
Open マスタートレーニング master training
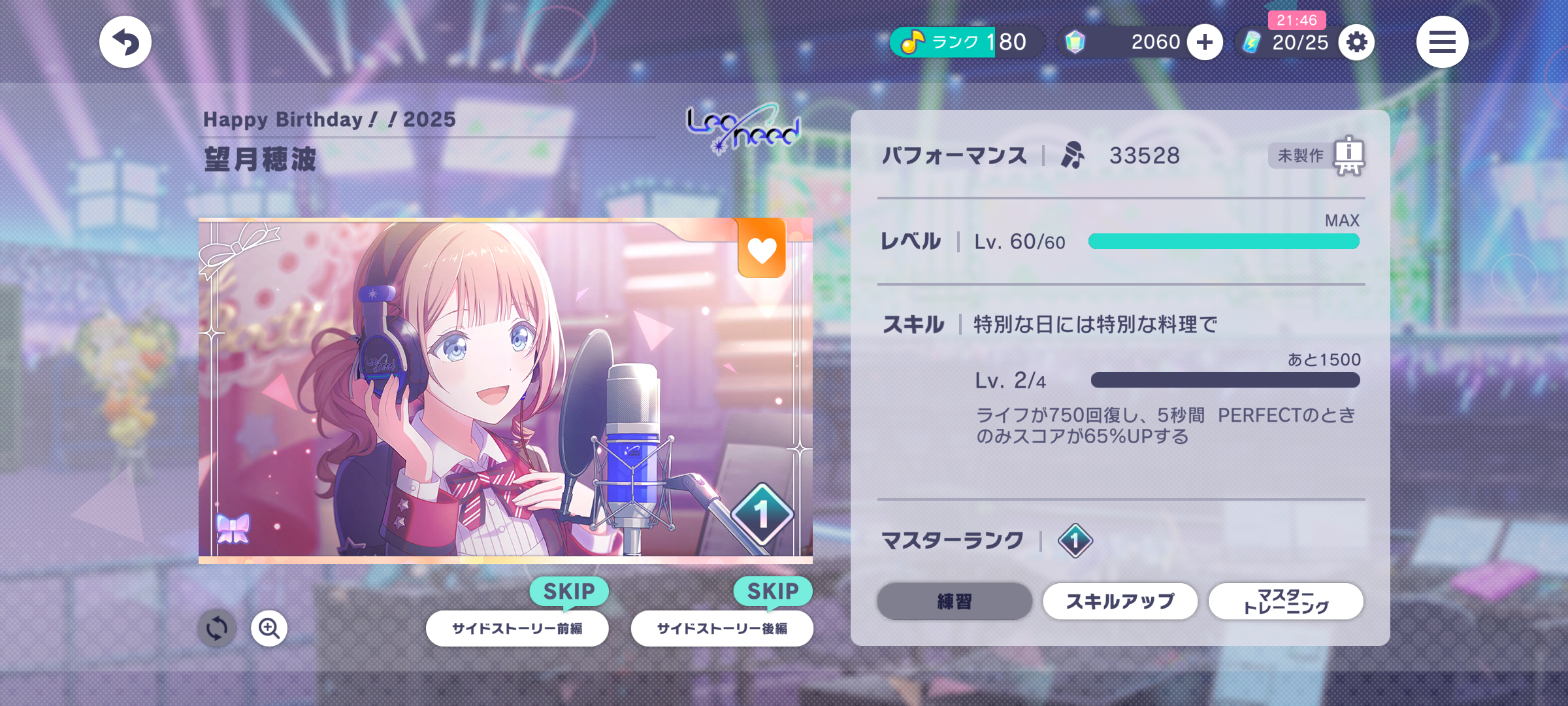1286,601
